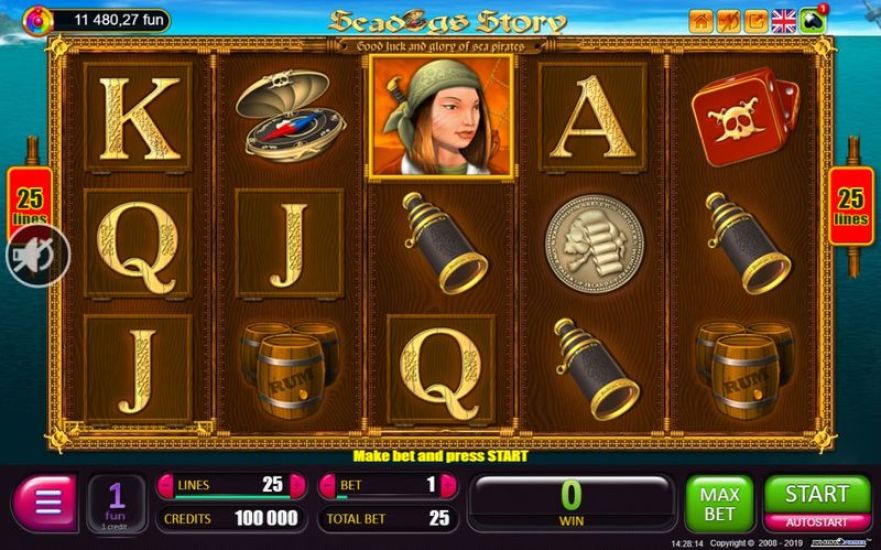Set the MAX BET

pyautogui.click(x=719, y=504)
